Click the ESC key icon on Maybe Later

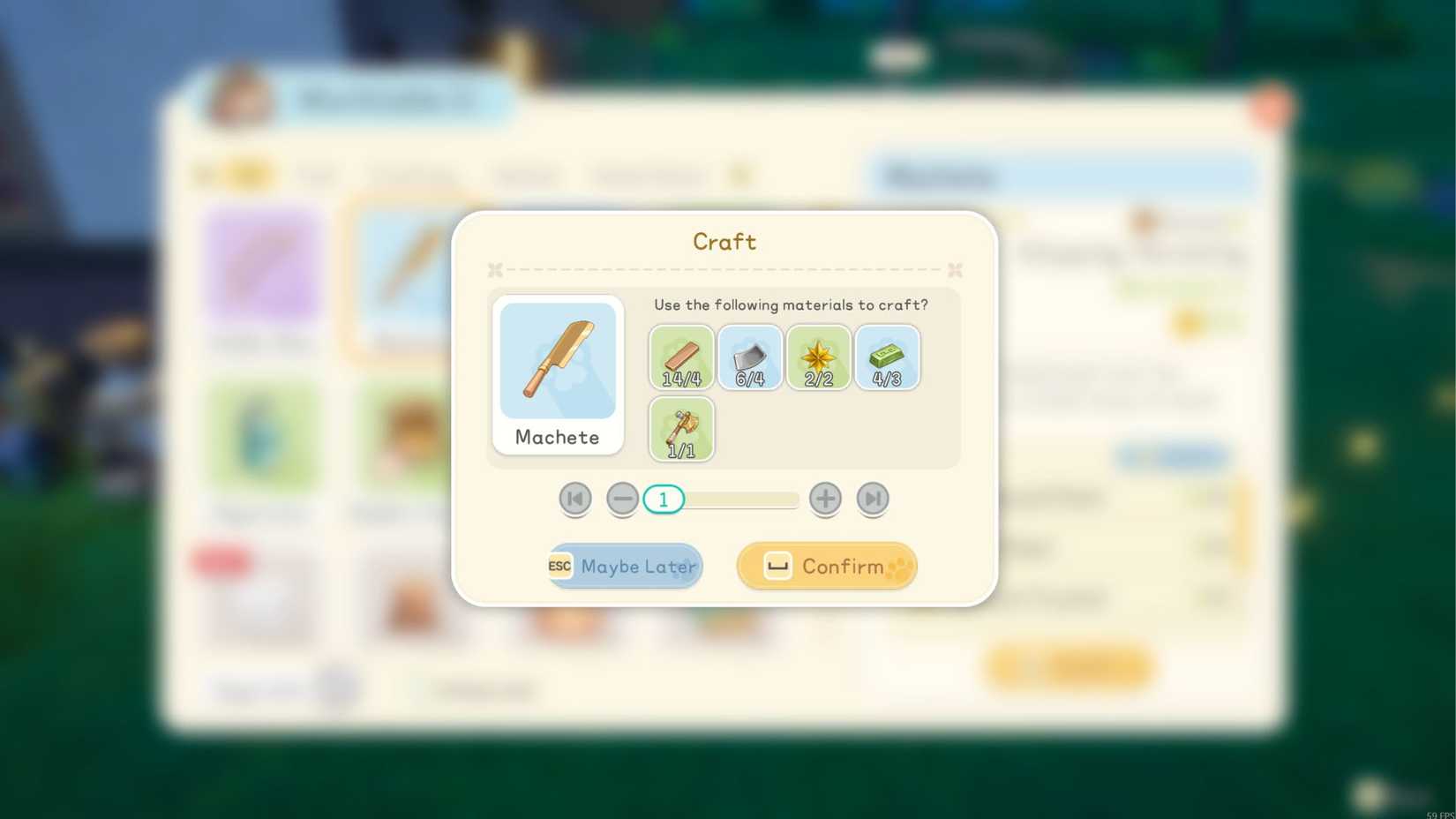[x=559, y=566]
